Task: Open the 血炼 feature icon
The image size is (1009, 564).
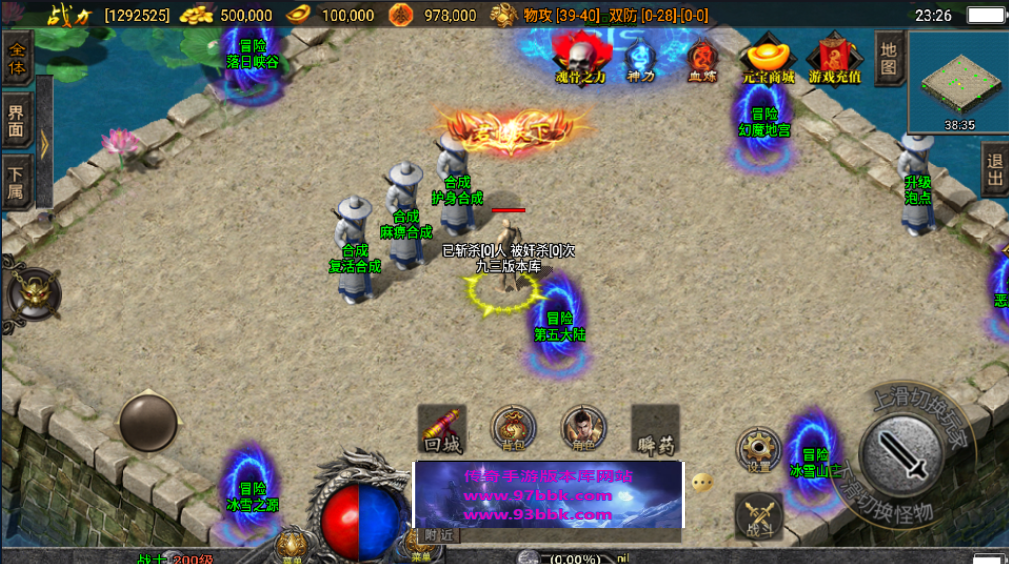Action: [702, 59]
